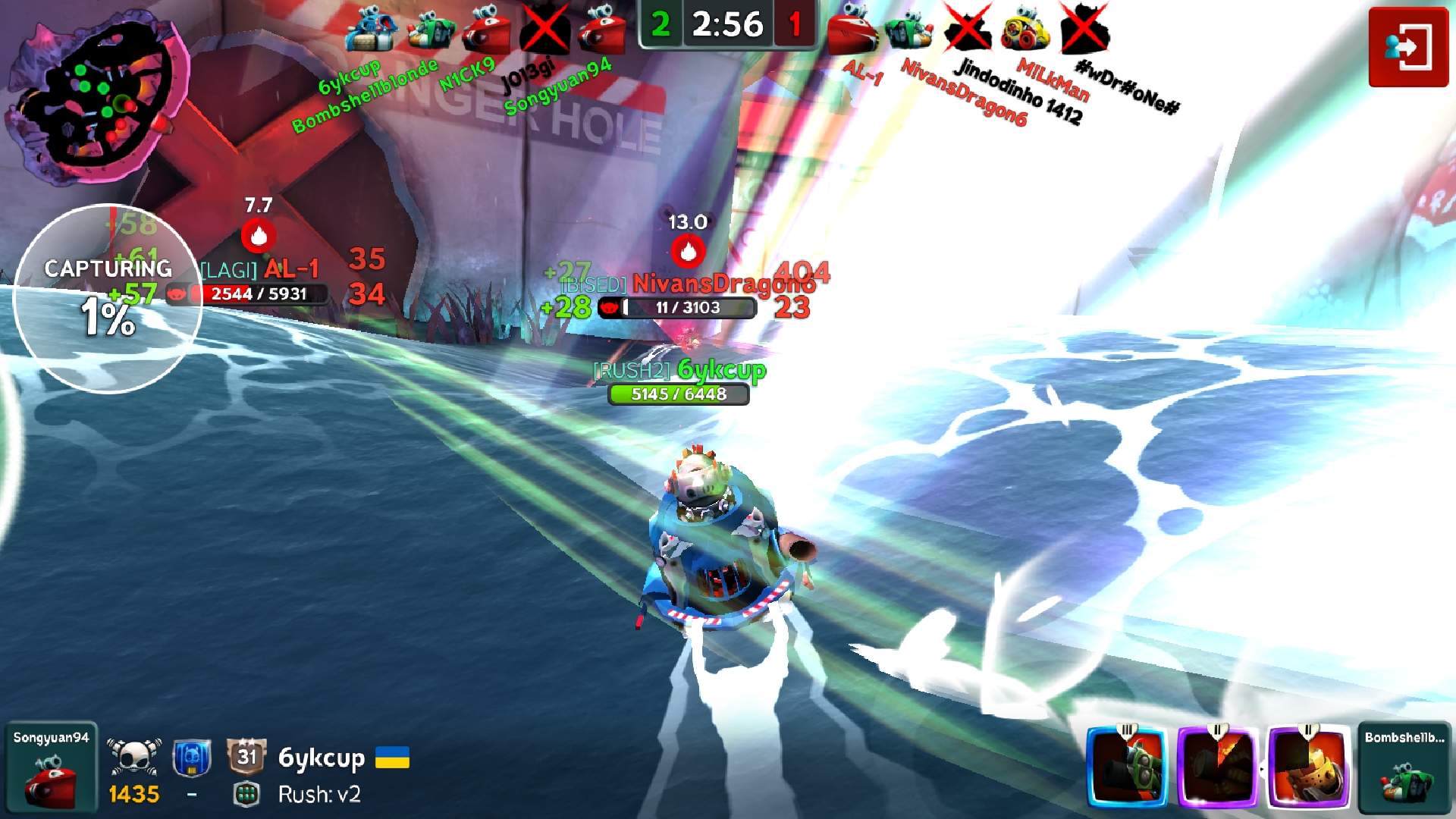Click the skull kills icon above 1435
Screen dimensions: 1456x819
point(134,756)
